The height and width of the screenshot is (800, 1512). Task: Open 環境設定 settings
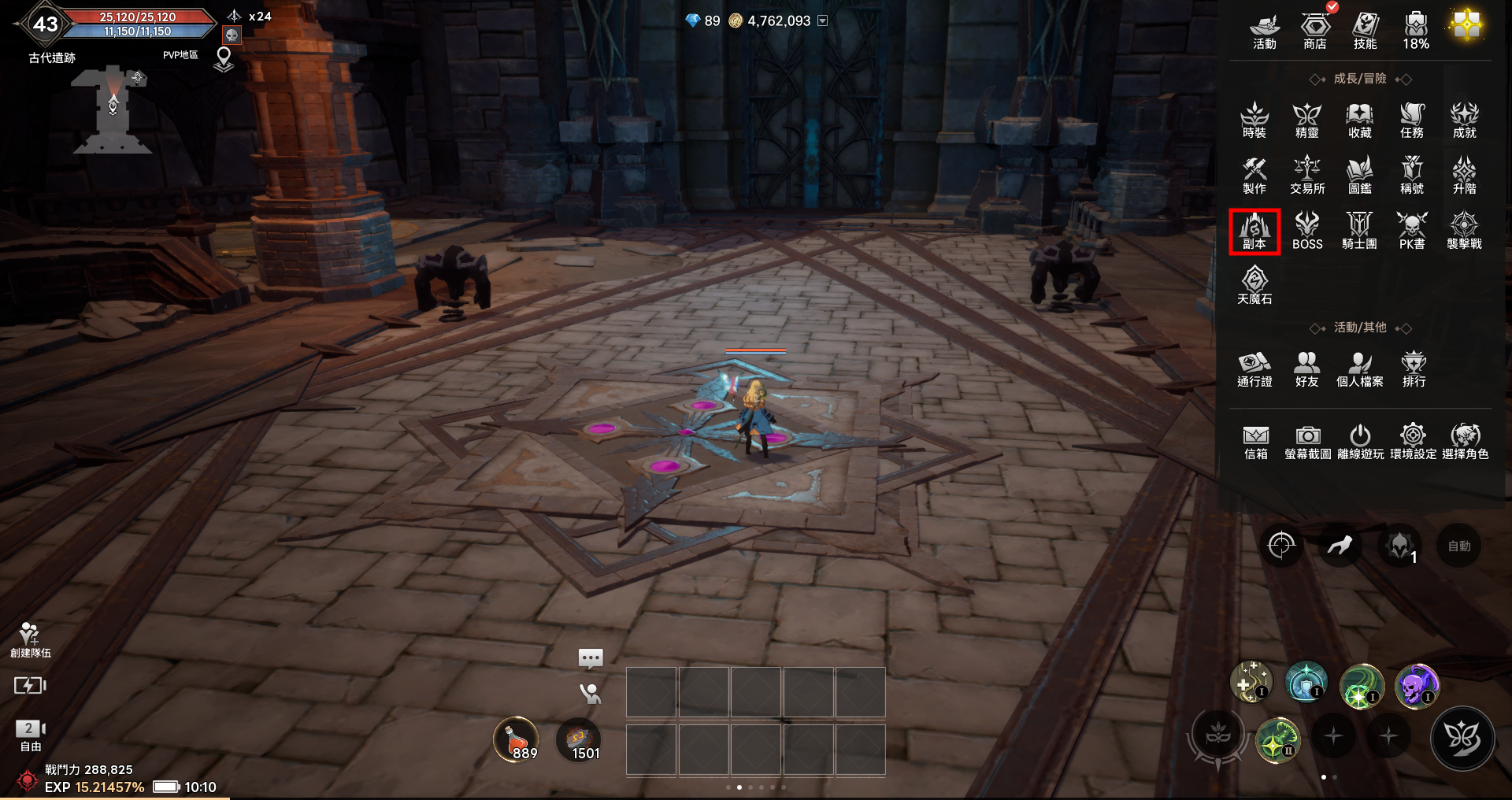pyautogui.click(x=1413, y=442)
